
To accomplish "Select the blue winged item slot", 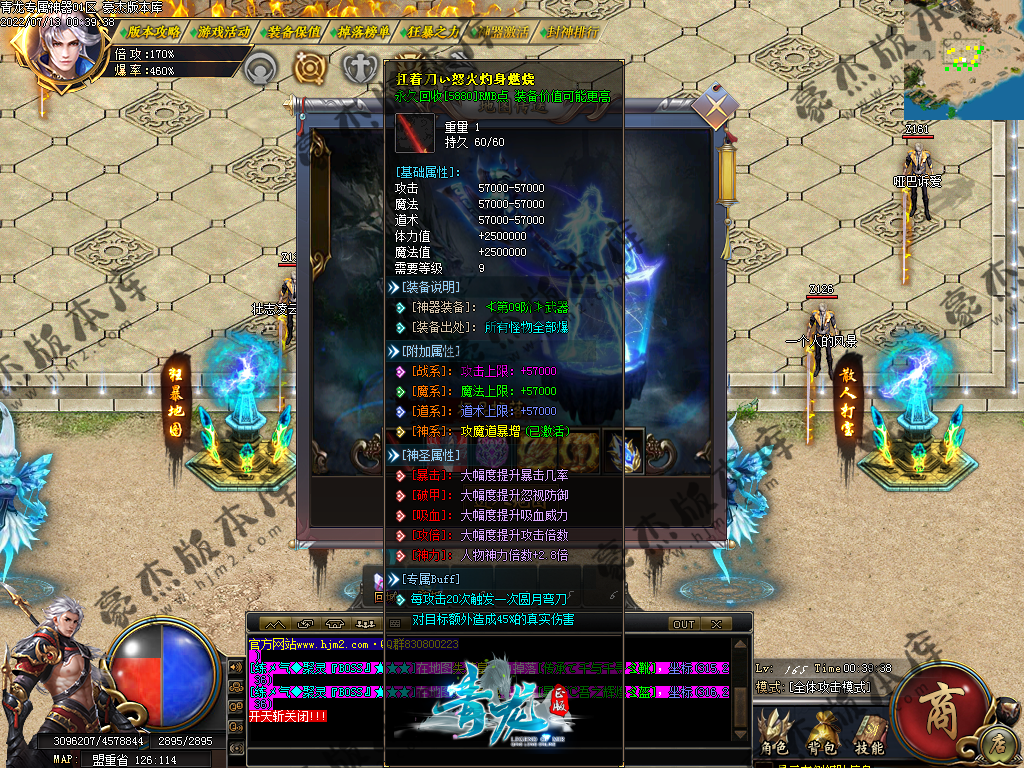I will [x=625, y=449].
